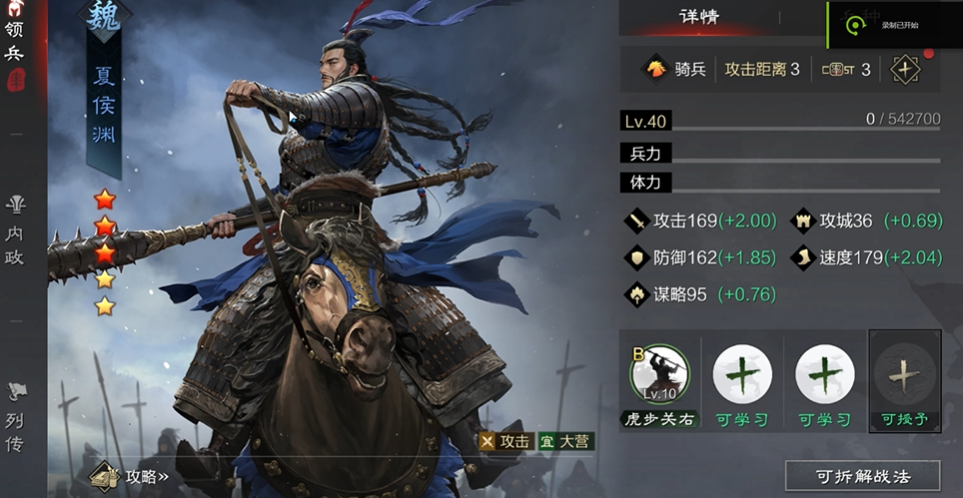Open the 列传 biography menu
This screenshot has height=498, width=963.
pyautogui.click(x=15, y=418)
